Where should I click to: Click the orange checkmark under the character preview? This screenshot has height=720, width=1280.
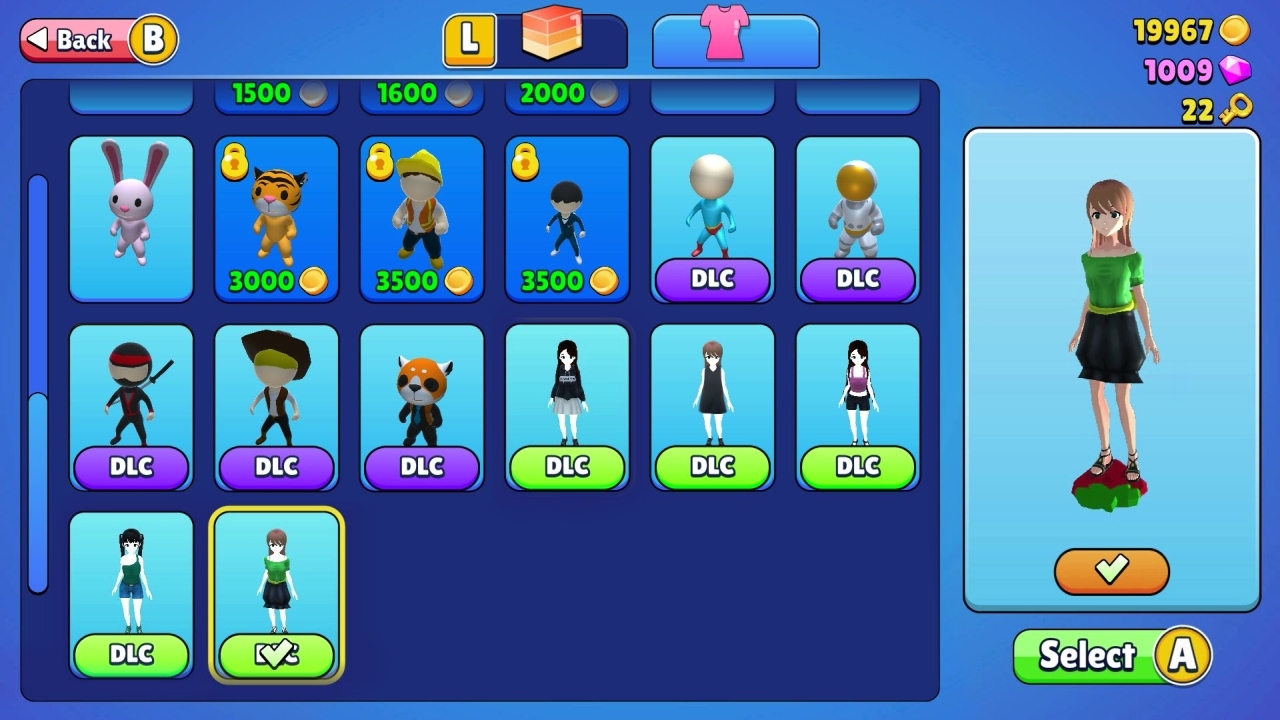(x=1111, y=573)
